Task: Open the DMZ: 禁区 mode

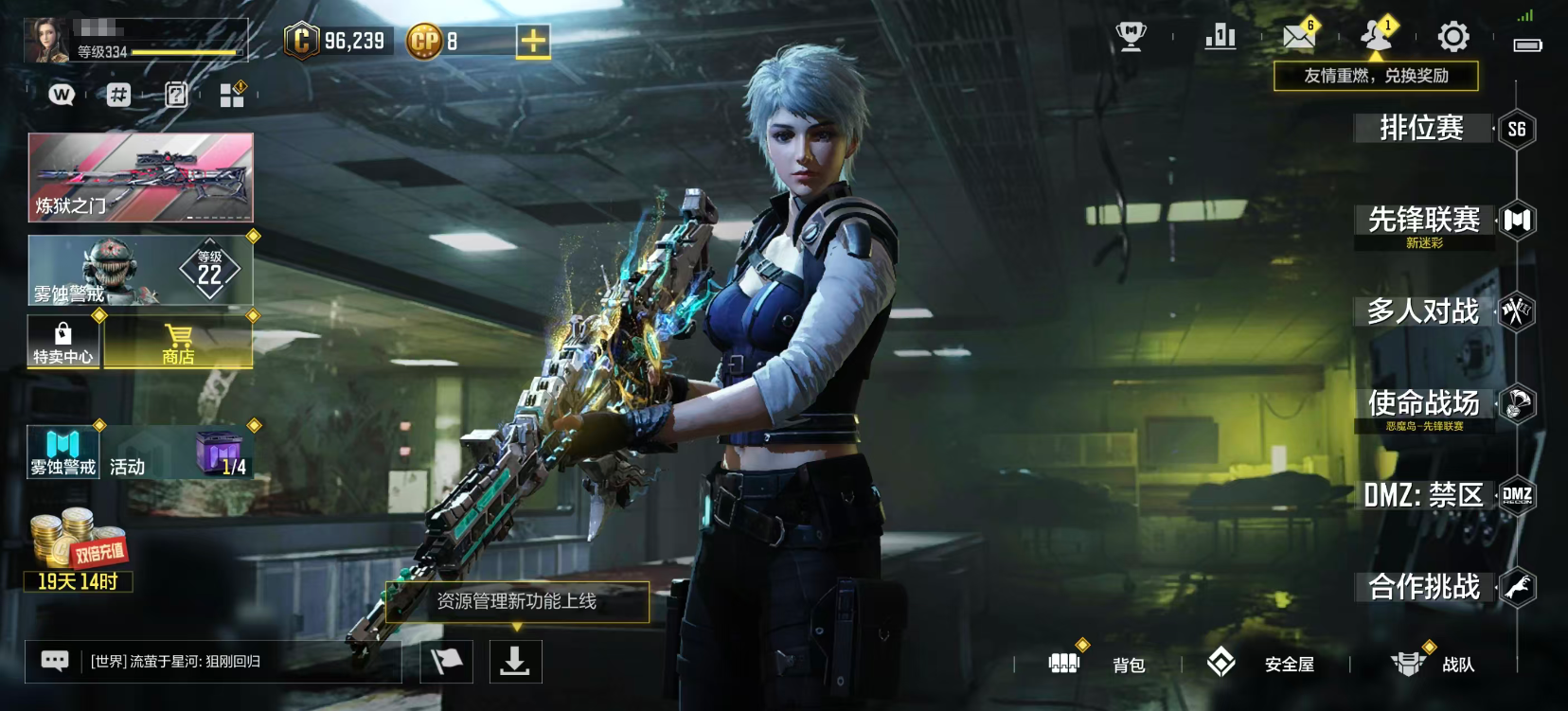Action: [x=1422, y=494]
